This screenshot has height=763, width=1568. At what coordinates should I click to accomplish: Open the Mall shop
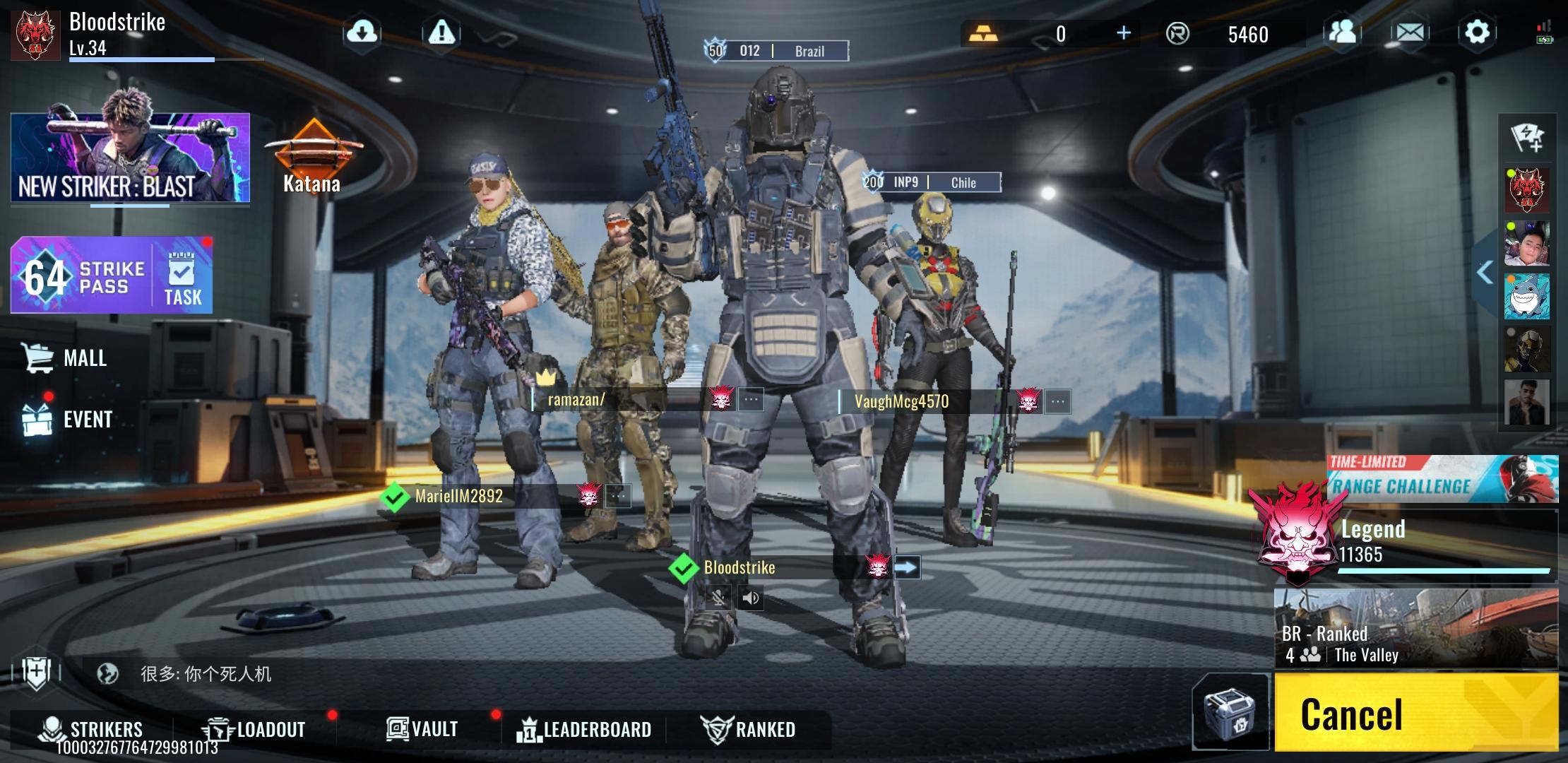pyautogui.click(x=66, y=357)
